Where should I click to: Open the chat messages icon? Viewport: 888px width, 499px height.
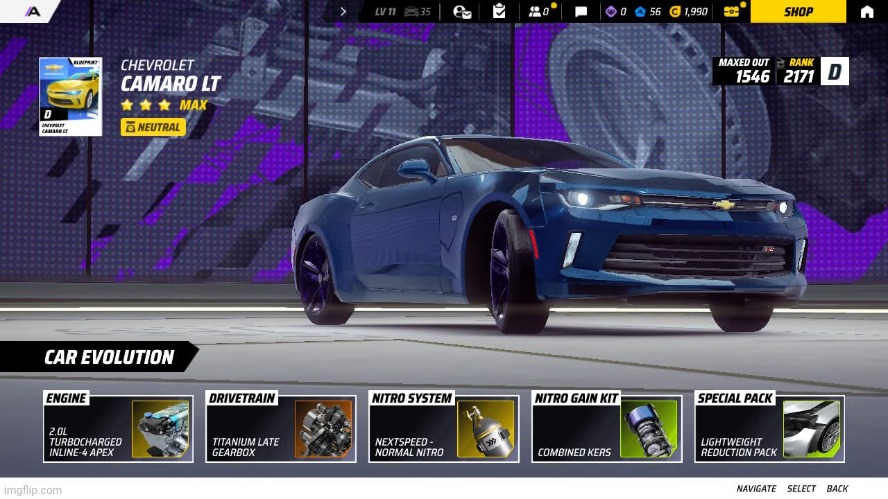(581, 11)
